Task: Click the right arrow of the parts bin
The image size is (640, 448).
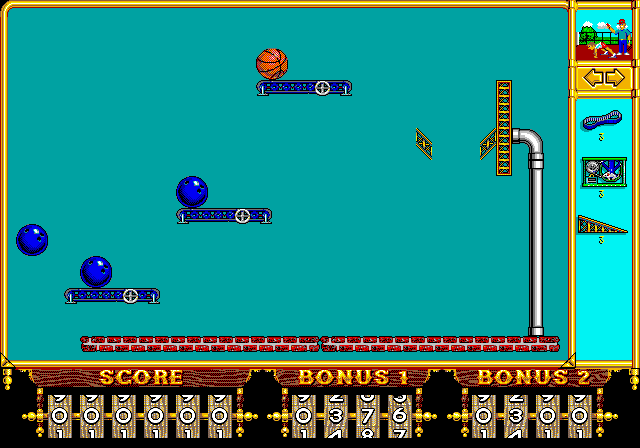Action: coord(616,78)
